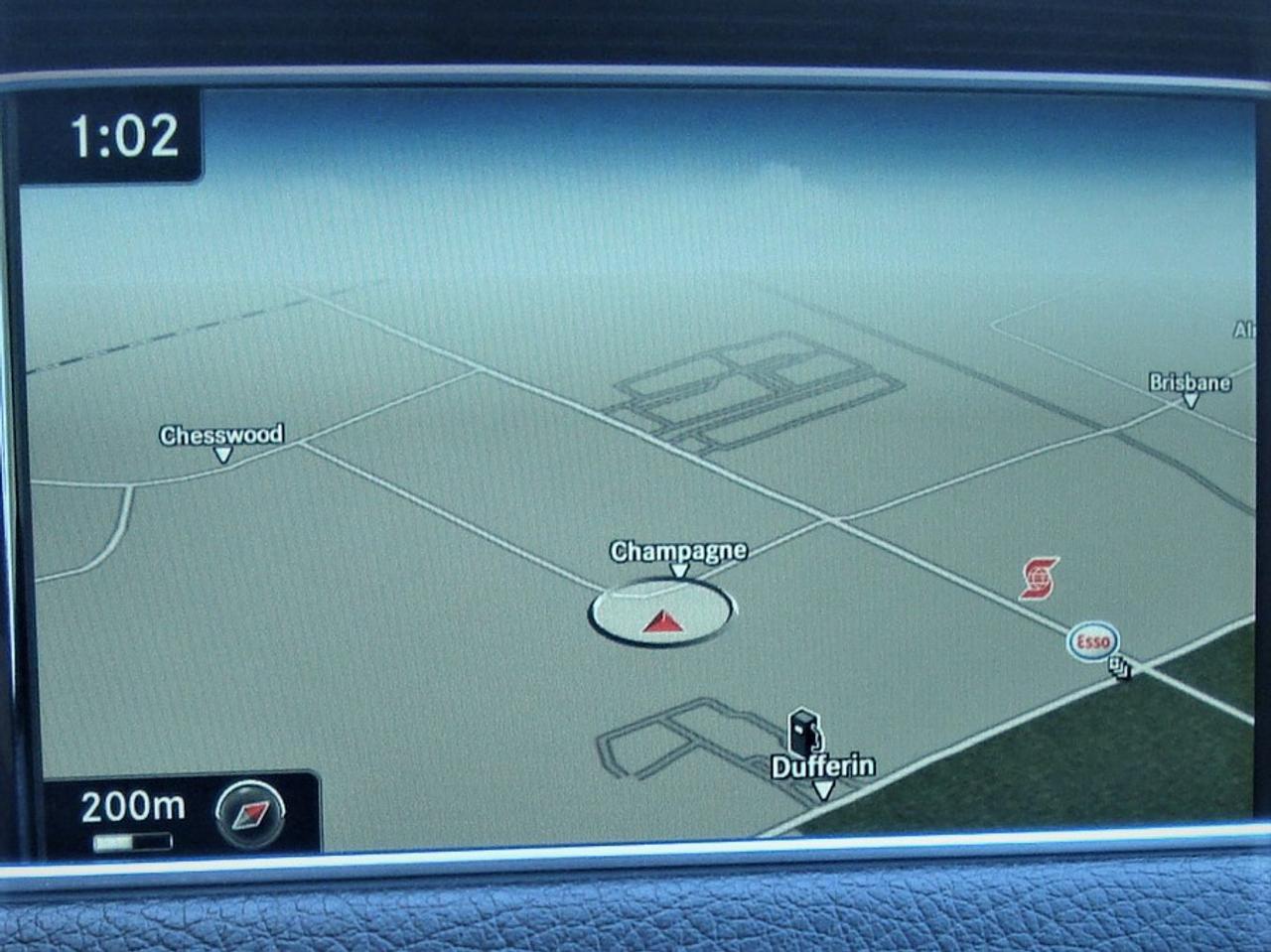Select the Champagne street label
This screenshot has height=952, width=1271.
click(678, 551)
